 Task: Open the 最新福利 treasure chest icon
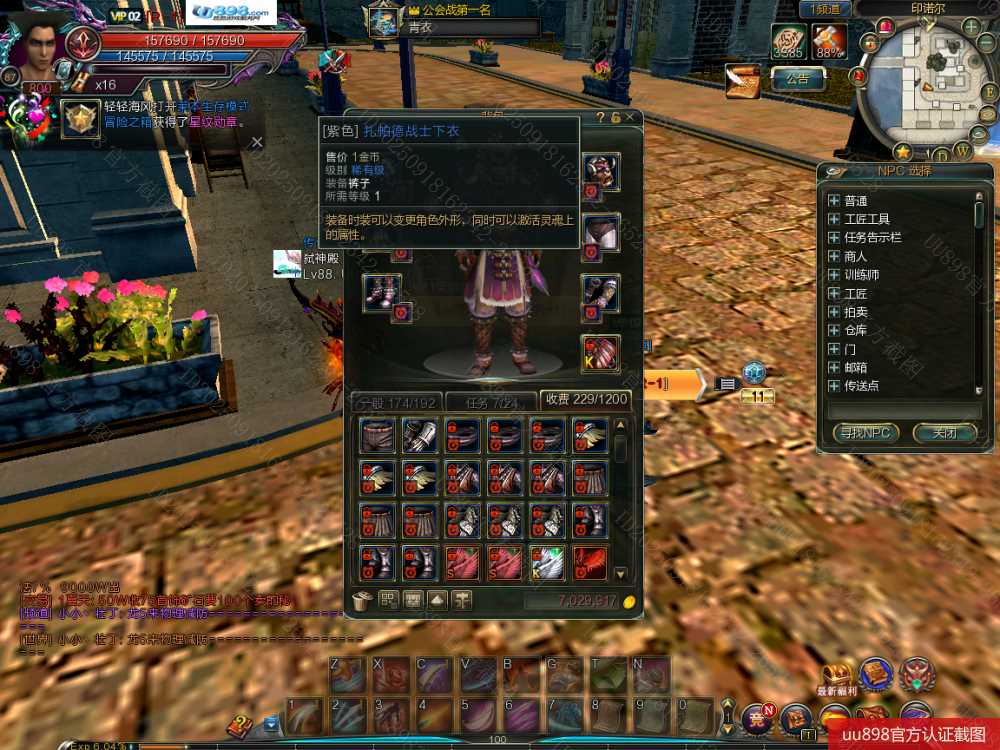click(x=835, y=675)
